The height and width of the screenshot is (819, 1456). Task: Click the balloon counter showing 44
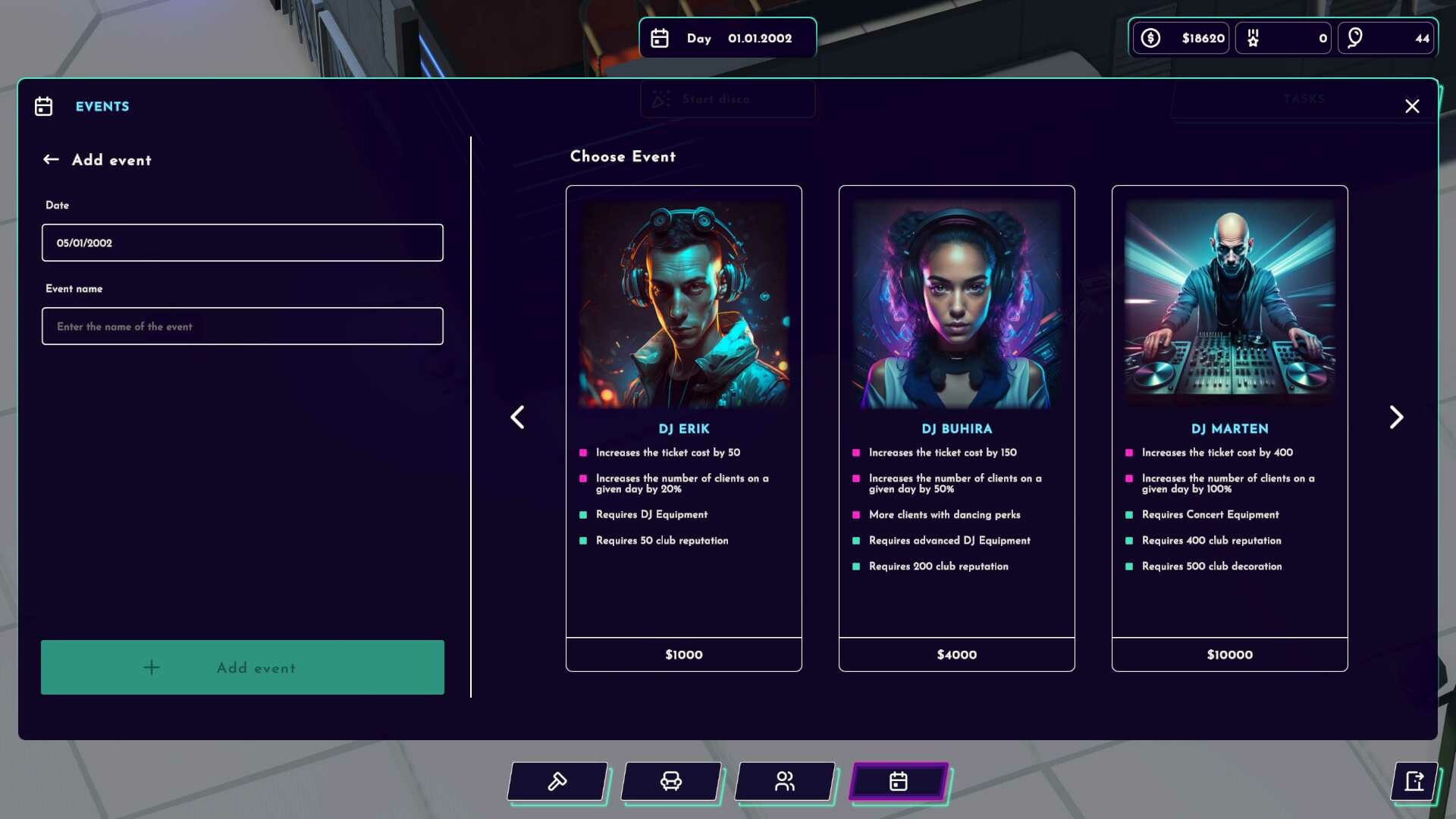1385,37
